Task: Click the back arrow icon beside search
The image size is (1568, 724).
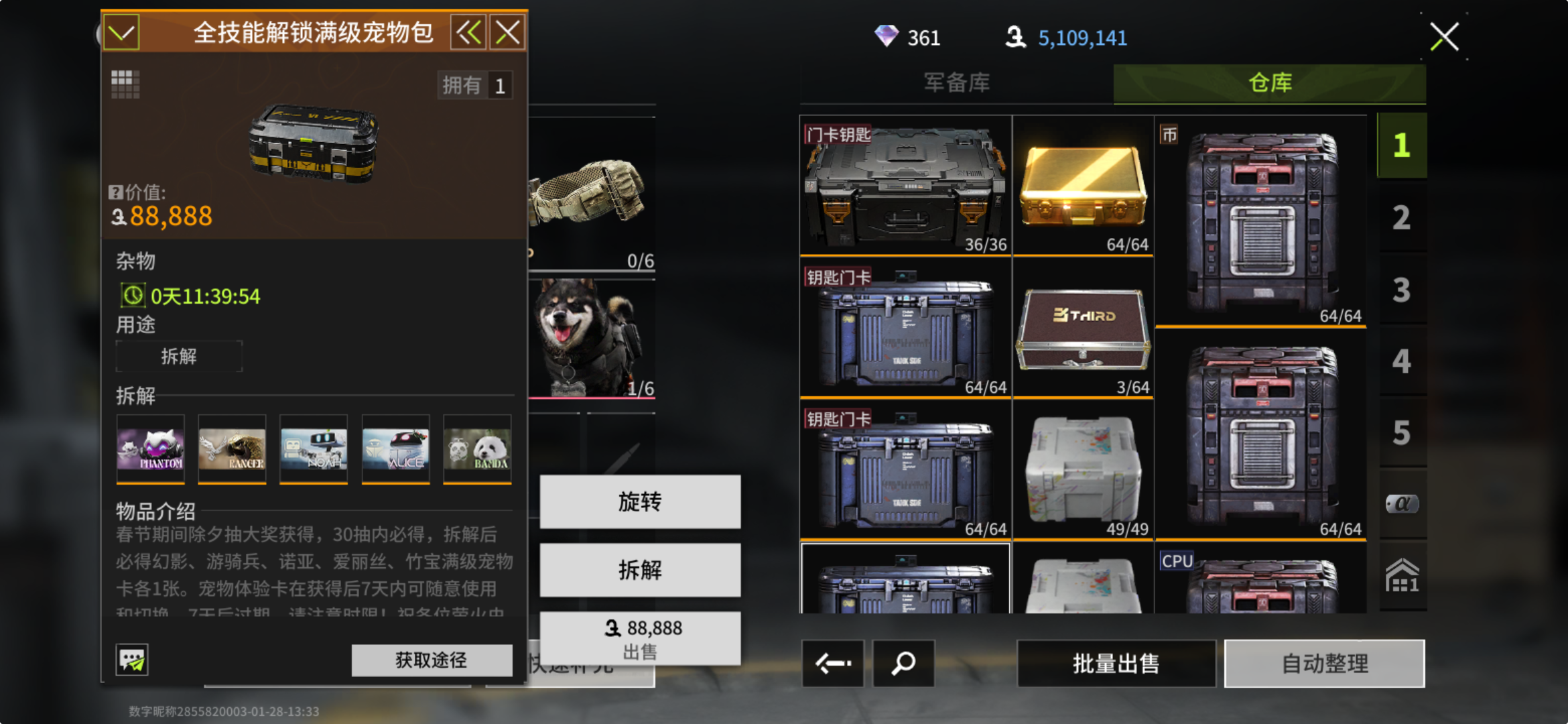Action: click(832, 664)
